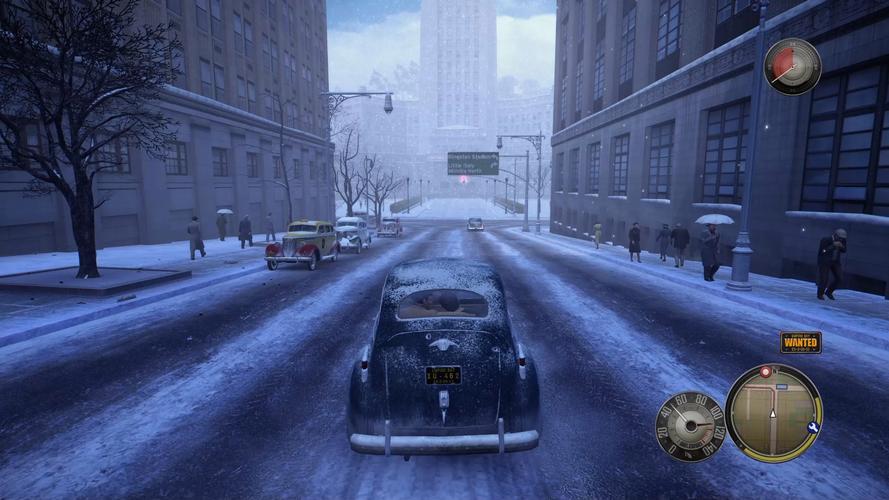Click the round timer clock gauge

click(x=792, y=66)
